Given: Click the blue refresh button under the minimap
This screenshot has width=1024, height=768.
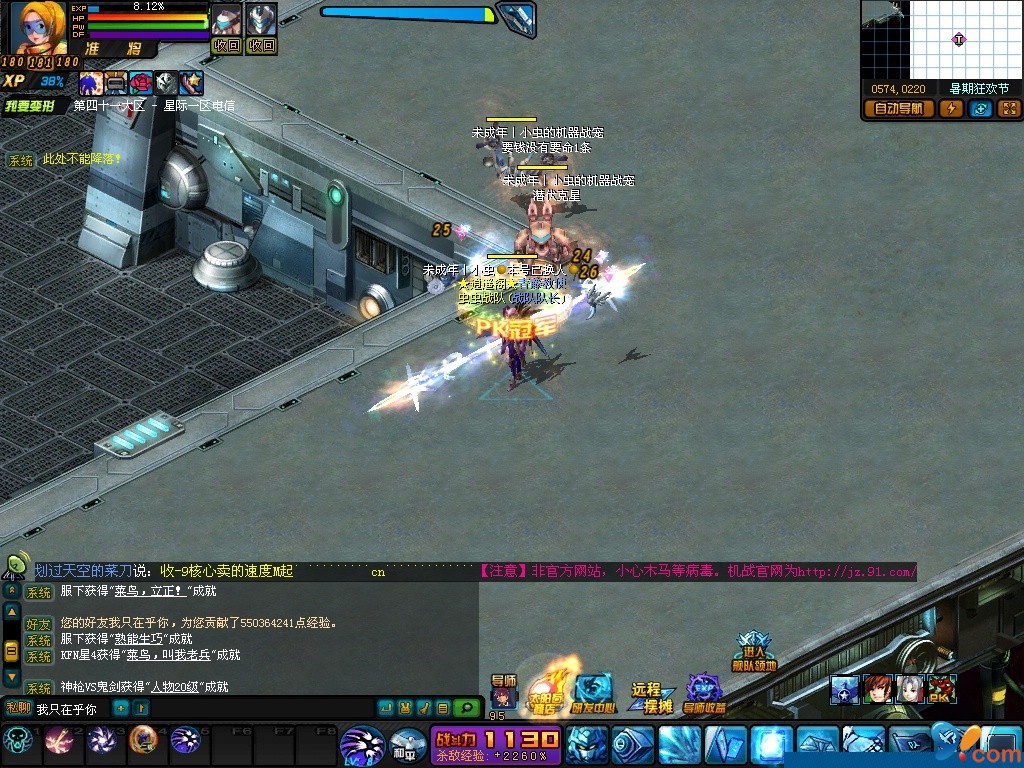Looking at the screenshot, I should click(x=980, y=109).
